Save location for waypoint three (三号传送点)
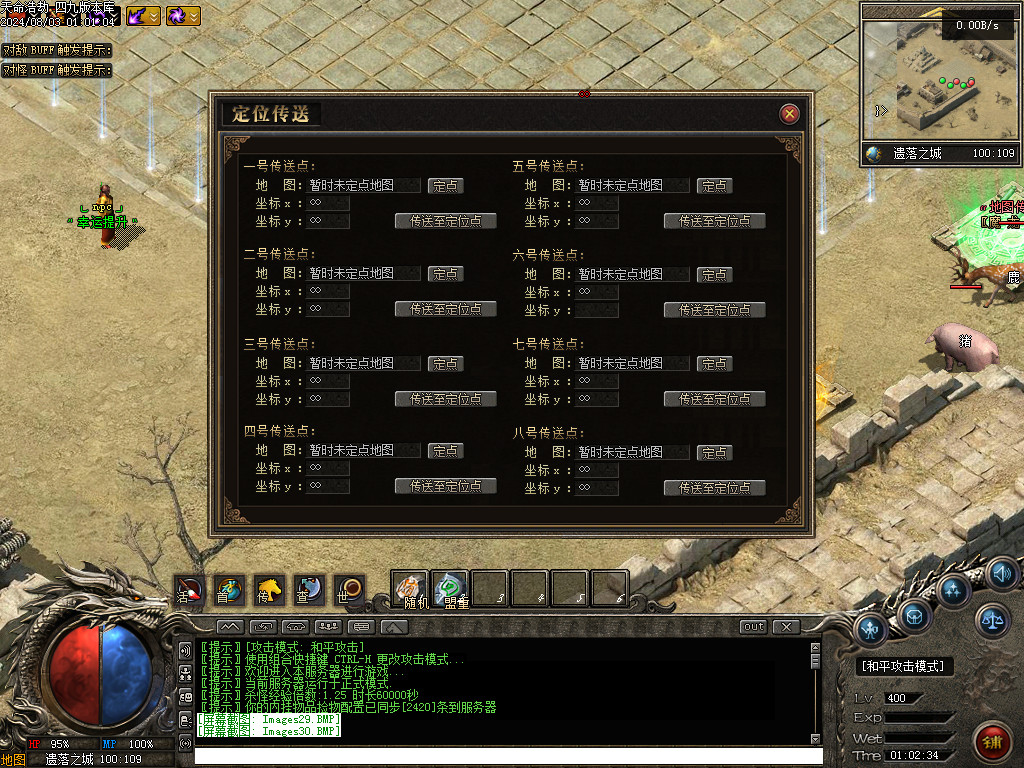 (446, 364)
